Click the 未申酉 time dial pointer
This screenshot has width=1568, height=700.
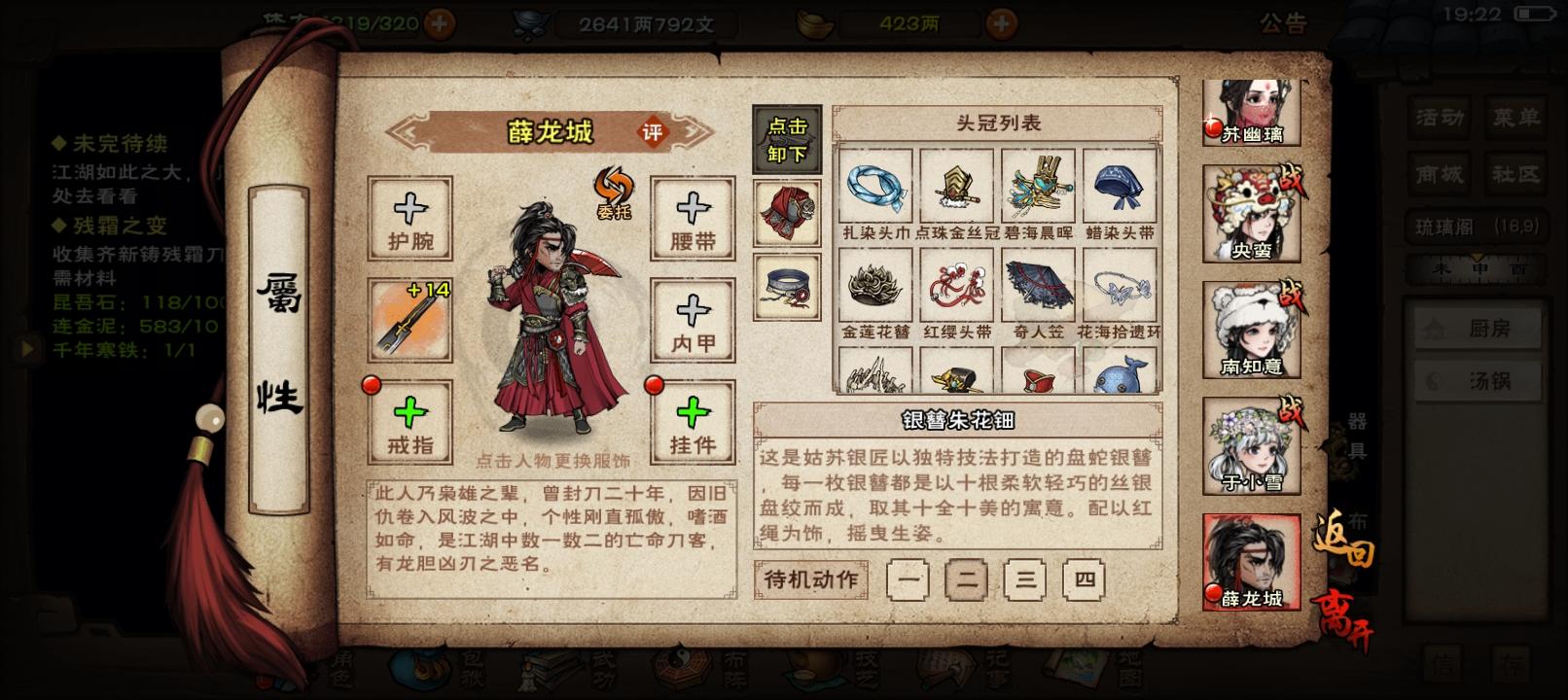[x=1478, y=257]
